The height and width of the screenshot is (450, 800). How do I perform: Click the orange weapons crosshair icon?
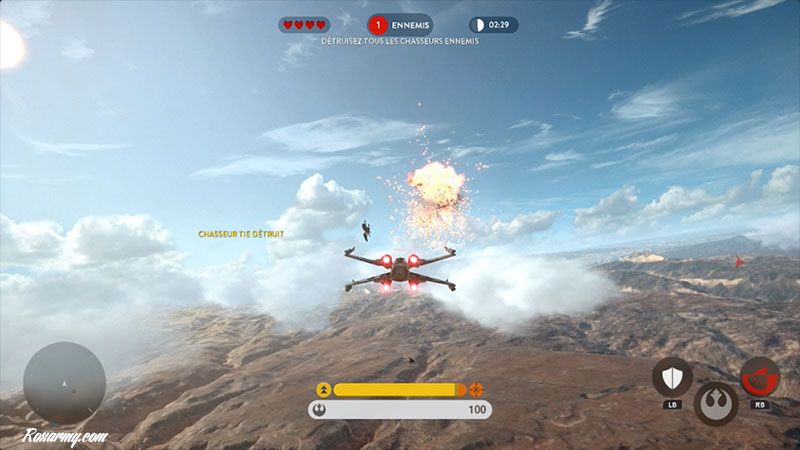pyautogui.click(x=477, y=389)
